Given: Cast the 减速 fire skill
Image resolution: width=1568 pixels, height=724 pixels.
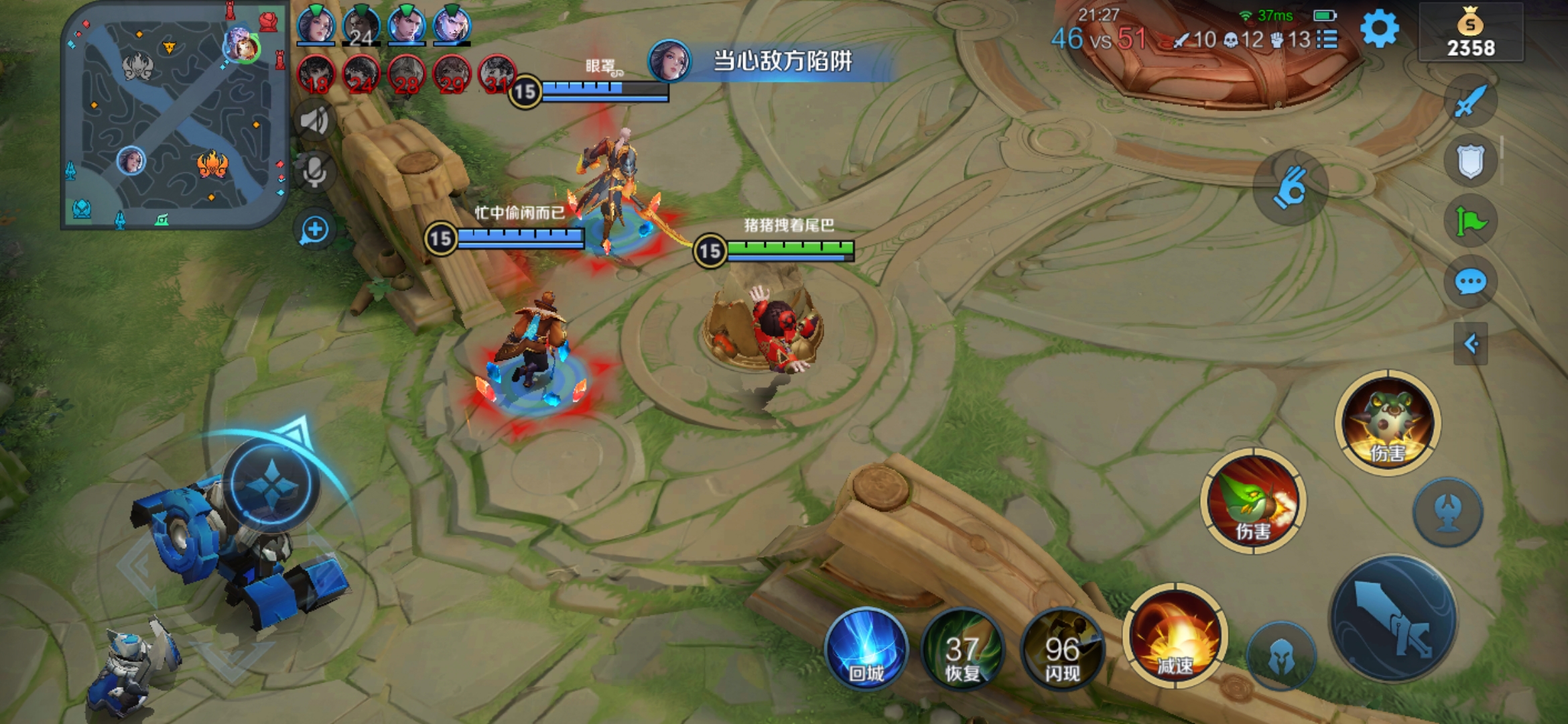Looking at the screenshot, I should coord(1175,635).
